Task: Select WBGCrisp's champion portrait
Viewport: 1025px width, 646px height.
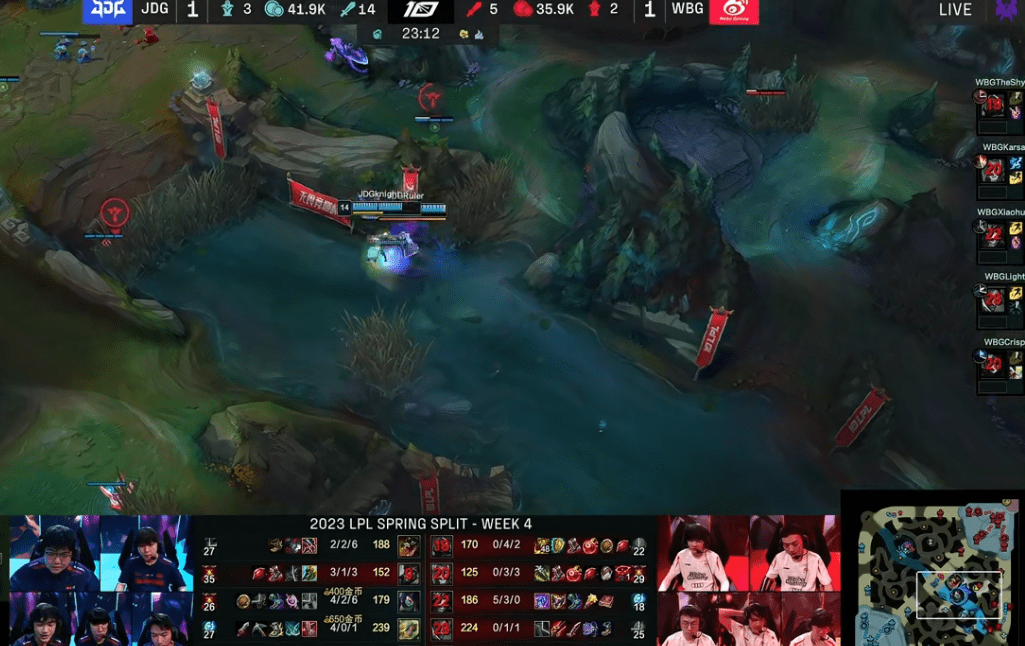Action: coord(993,364)
